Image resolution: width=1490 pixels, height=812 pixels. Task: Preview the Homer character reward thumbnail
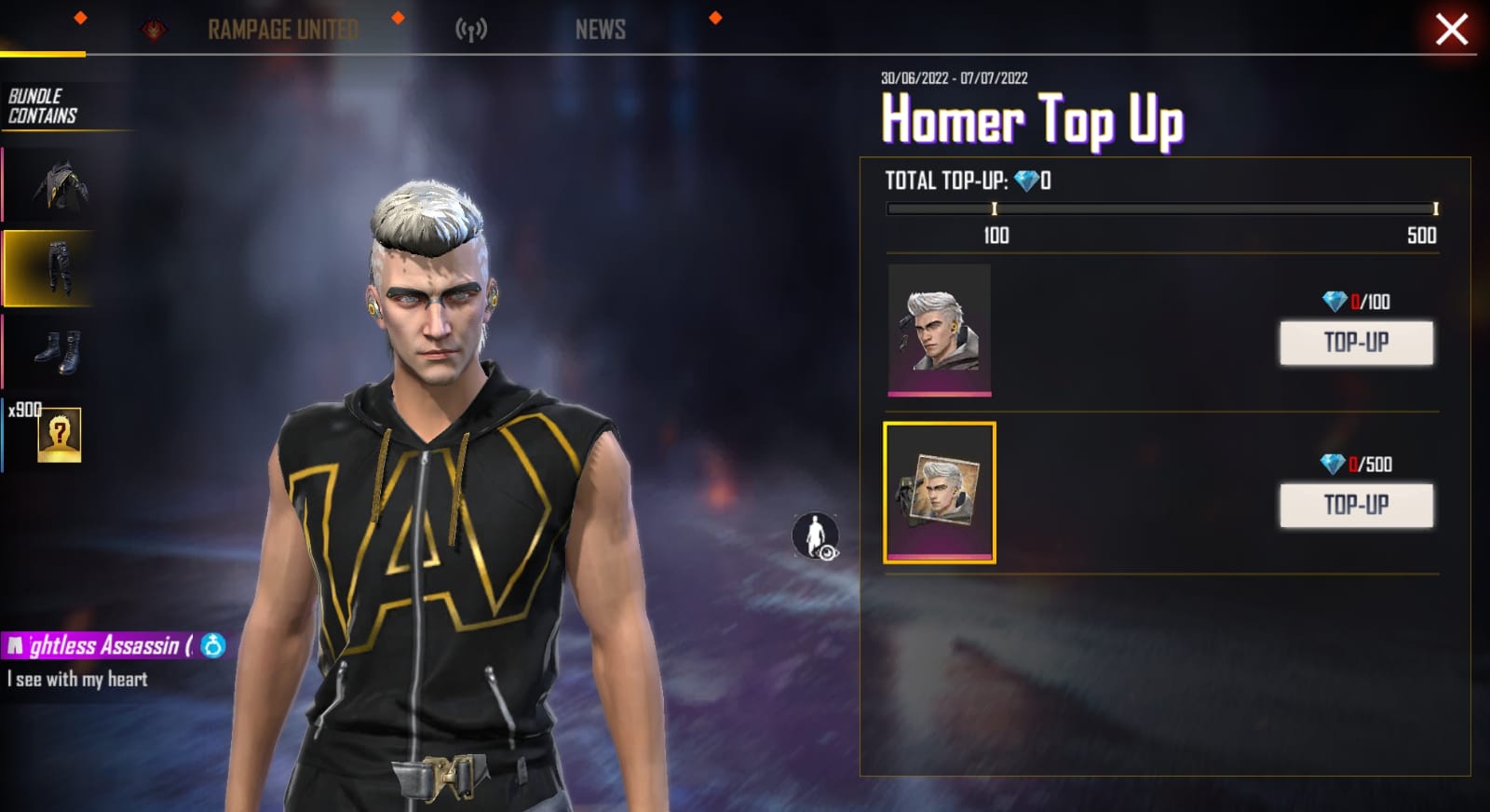939,330
